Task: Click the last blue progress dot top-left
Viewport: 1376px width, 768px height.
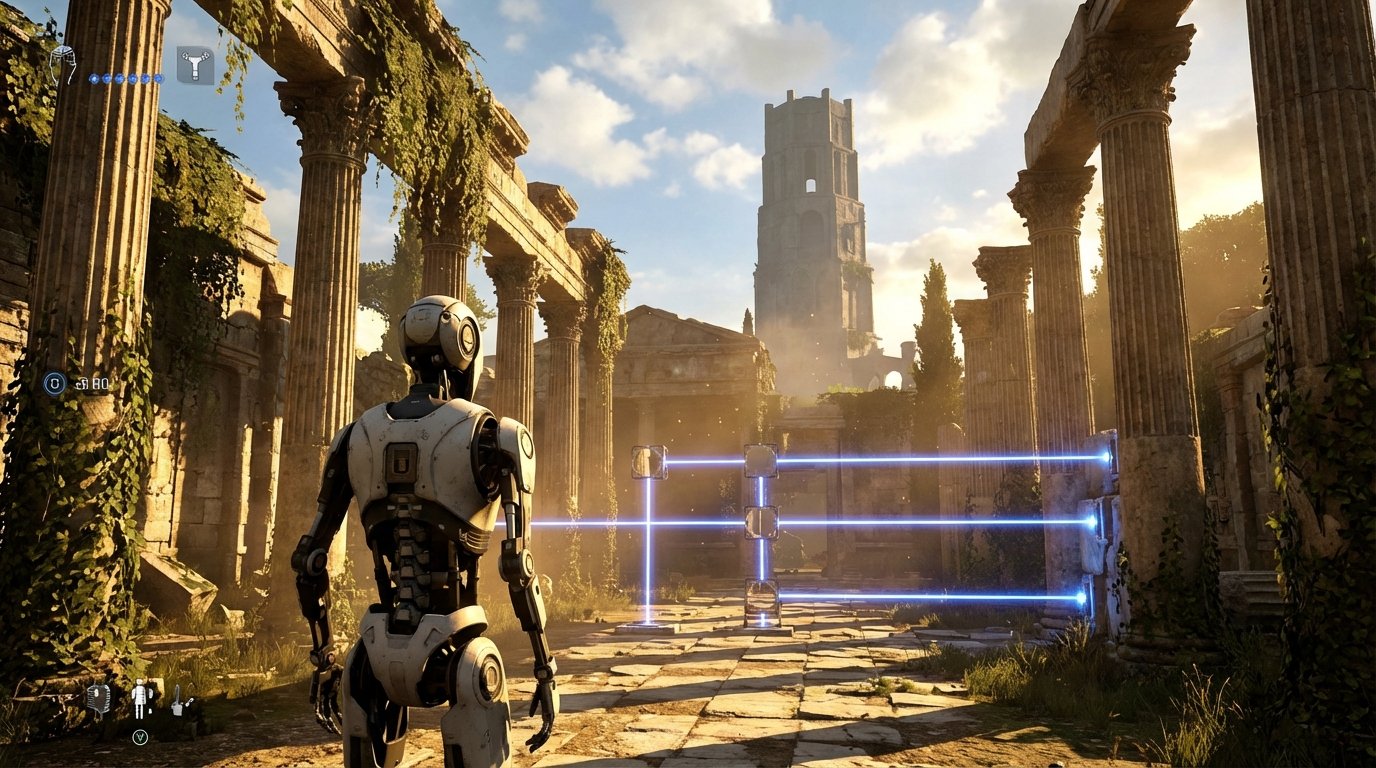Action: [x=159, y=76]
